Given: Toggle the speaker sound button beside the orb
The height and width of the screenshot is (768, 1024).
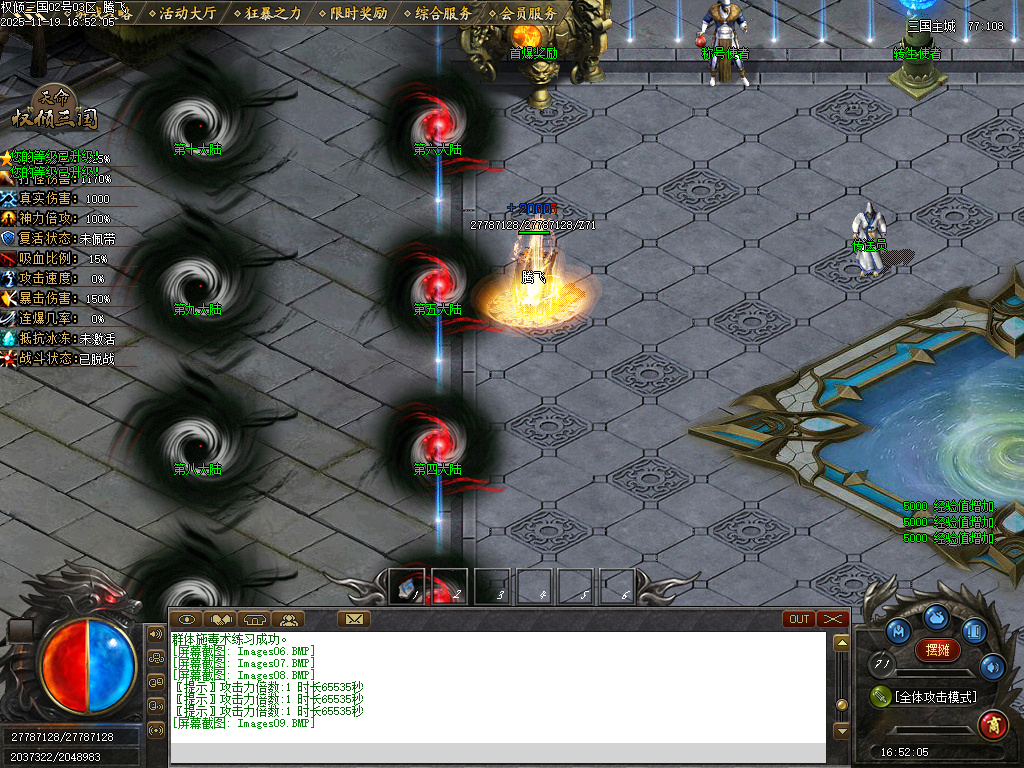Looking at the screenshot, I should [x=156, y=633].
